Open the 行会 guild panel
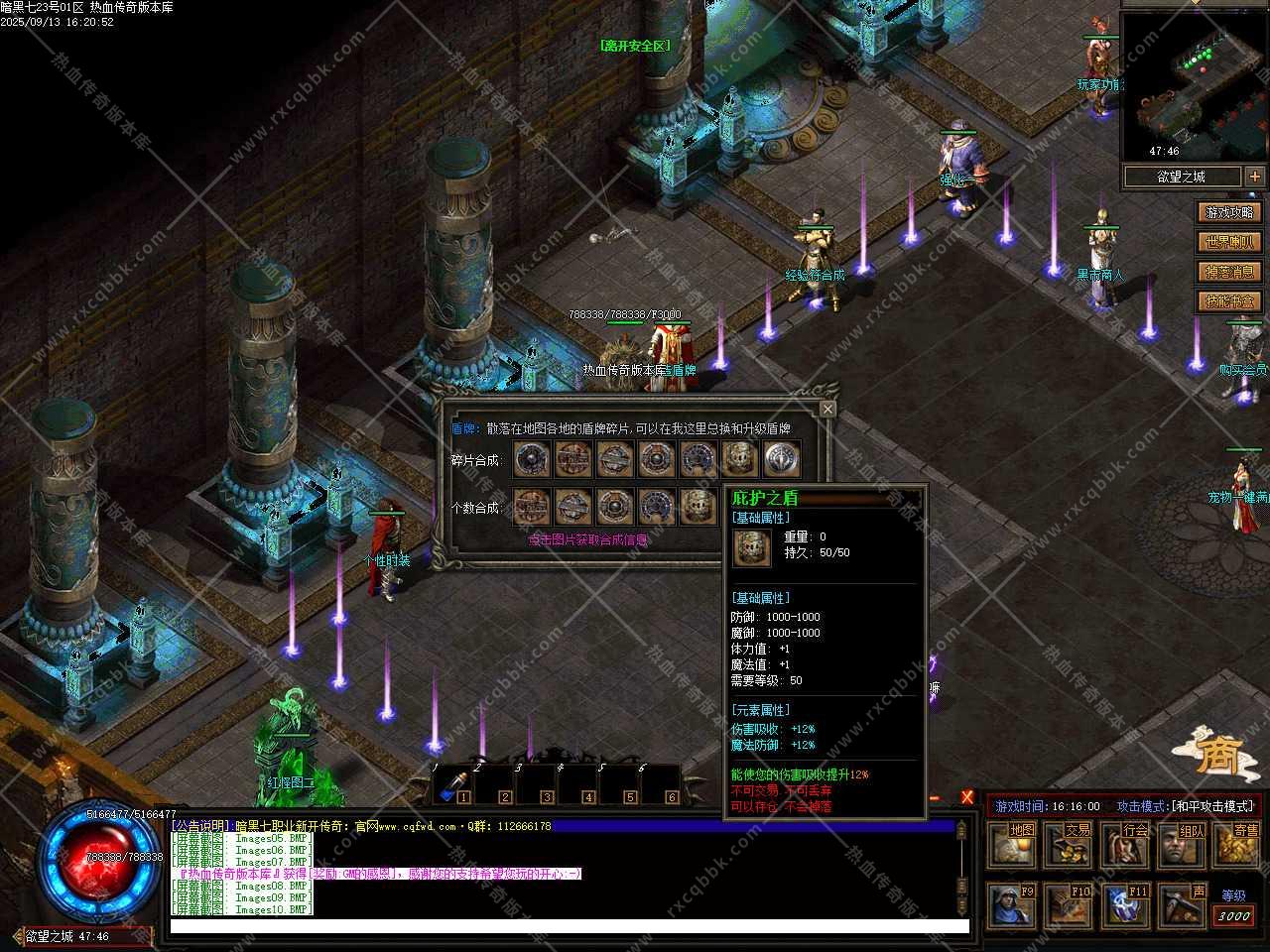This screenshot has width=1270, height=952. coord(1127,844)
